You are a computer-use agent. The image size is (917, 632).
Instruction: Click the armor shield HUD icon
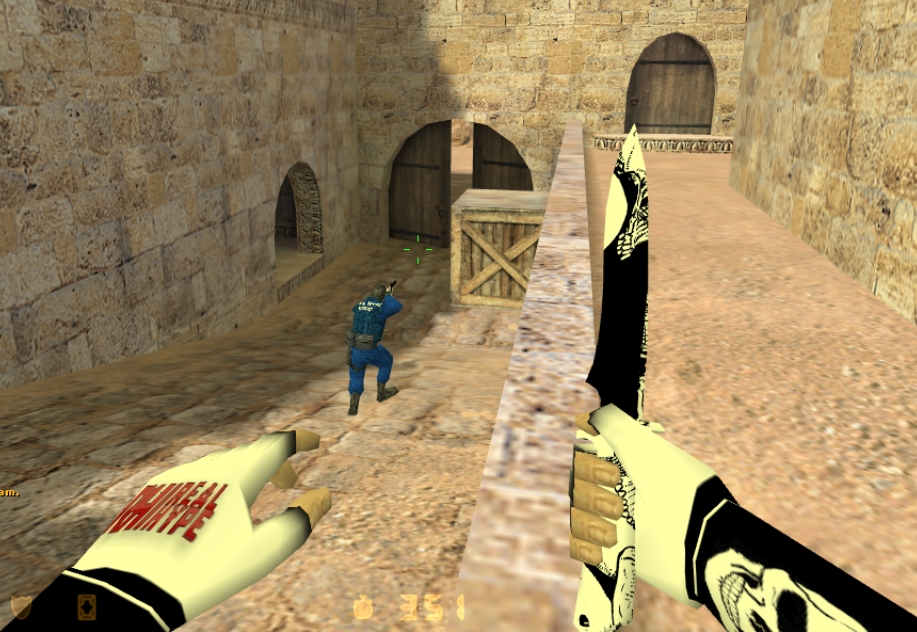click(x=21, y=606)
